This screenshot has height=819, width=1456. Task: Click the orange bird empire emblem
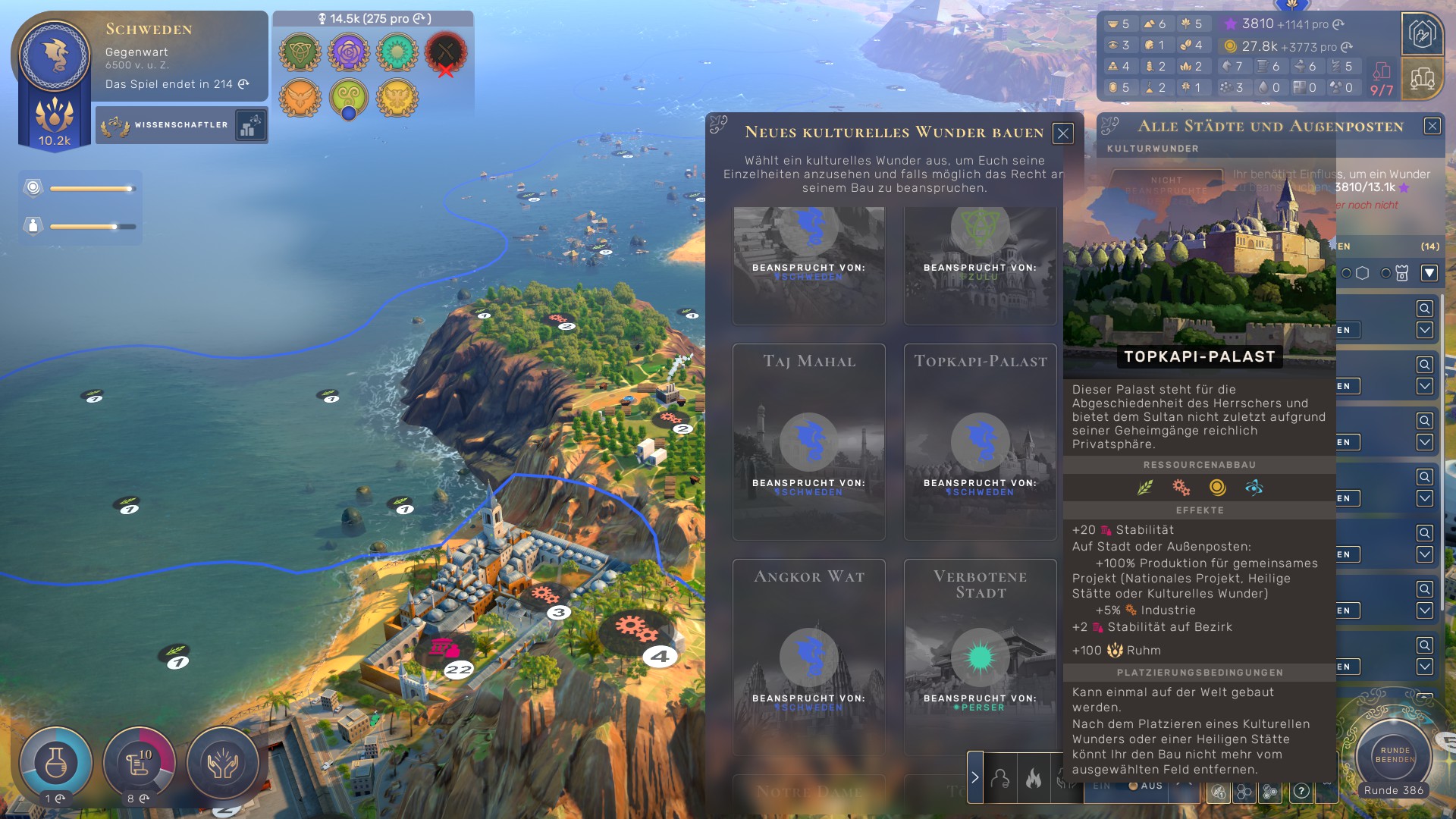(300, 98)
